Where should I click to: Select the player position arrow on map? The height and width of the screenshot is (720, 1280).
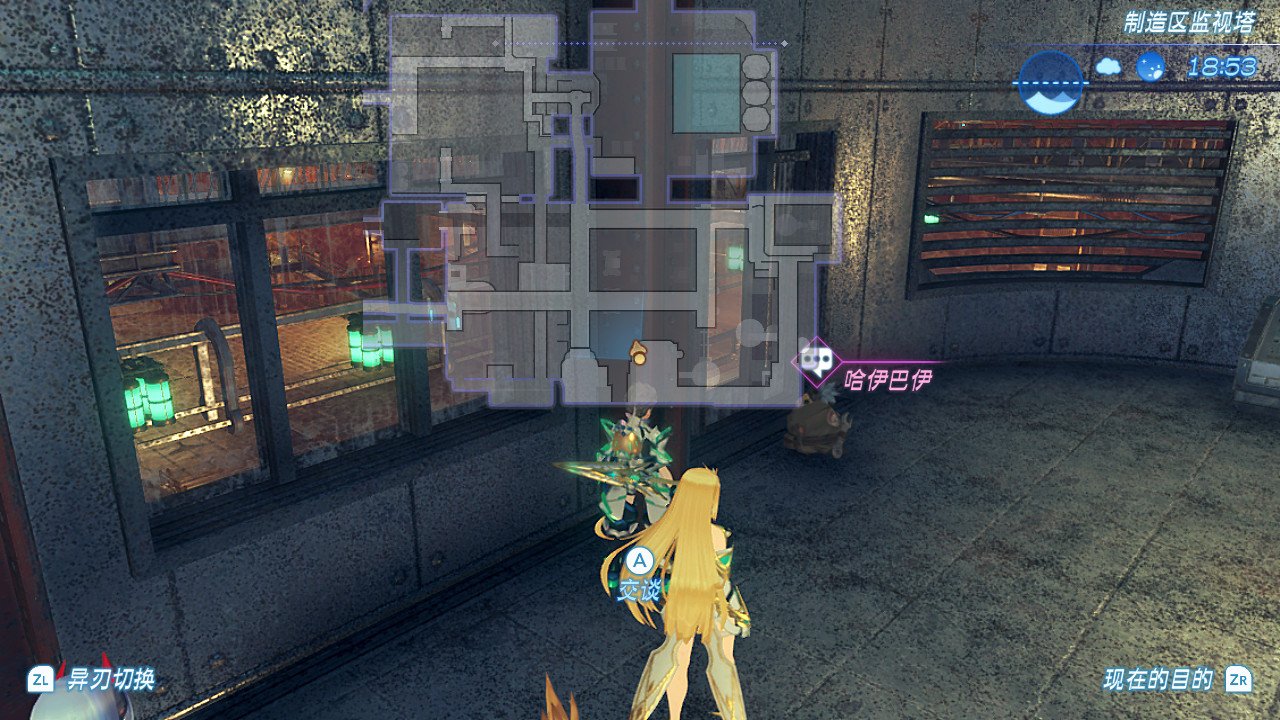(x=637, y=350)
